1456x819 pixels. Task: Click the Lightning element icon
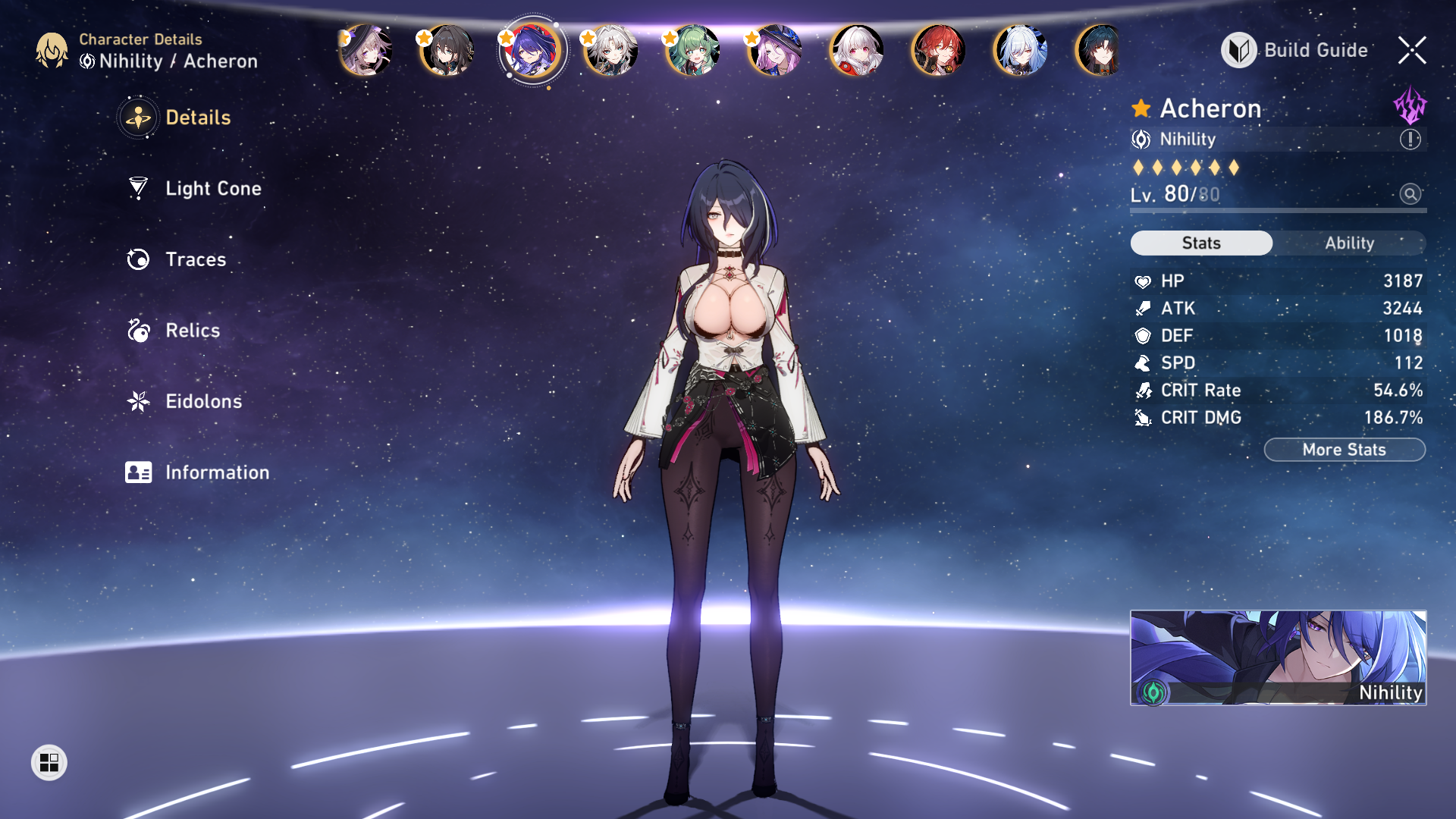coord(1410,105)
